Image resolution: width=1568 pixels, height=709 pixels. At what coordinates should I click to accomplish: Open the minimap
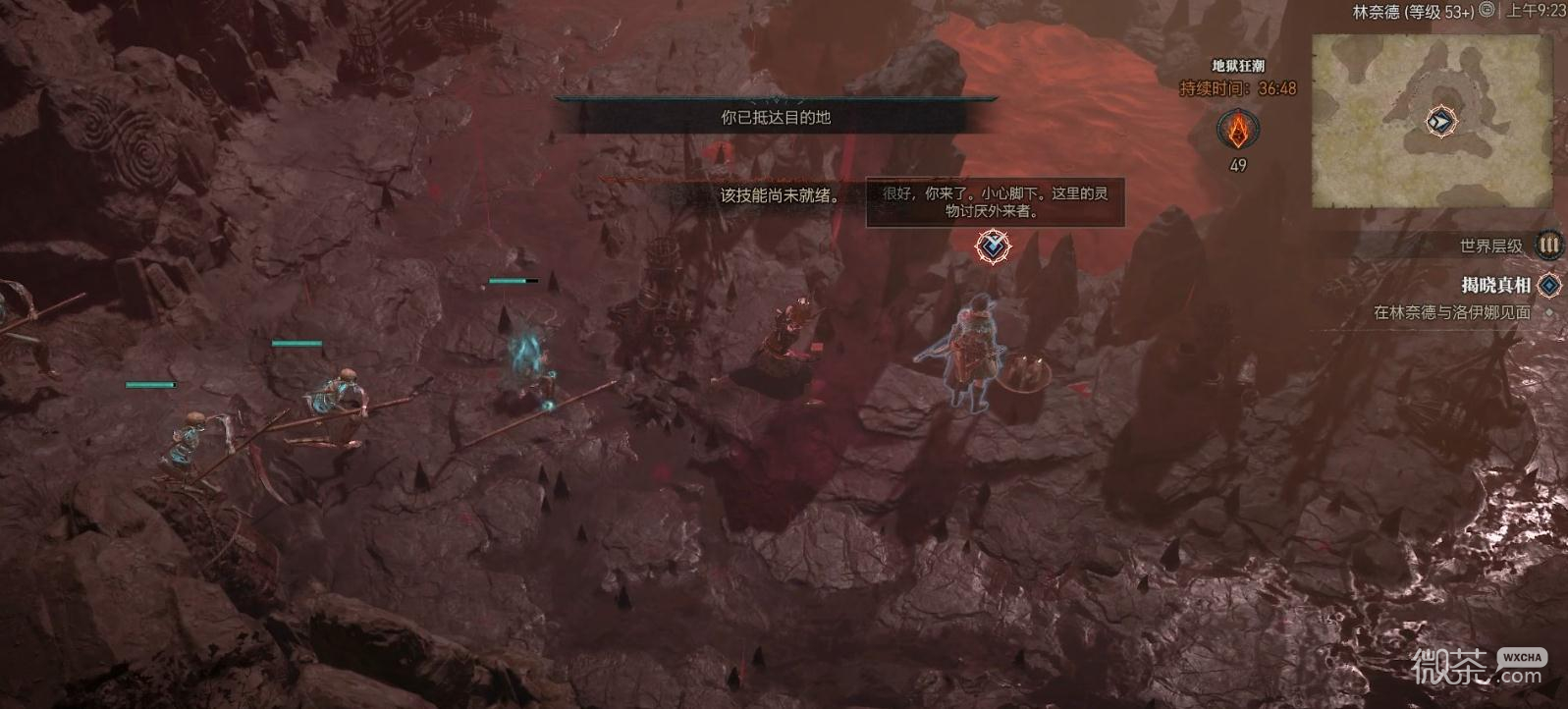[x=1432, y=120]
